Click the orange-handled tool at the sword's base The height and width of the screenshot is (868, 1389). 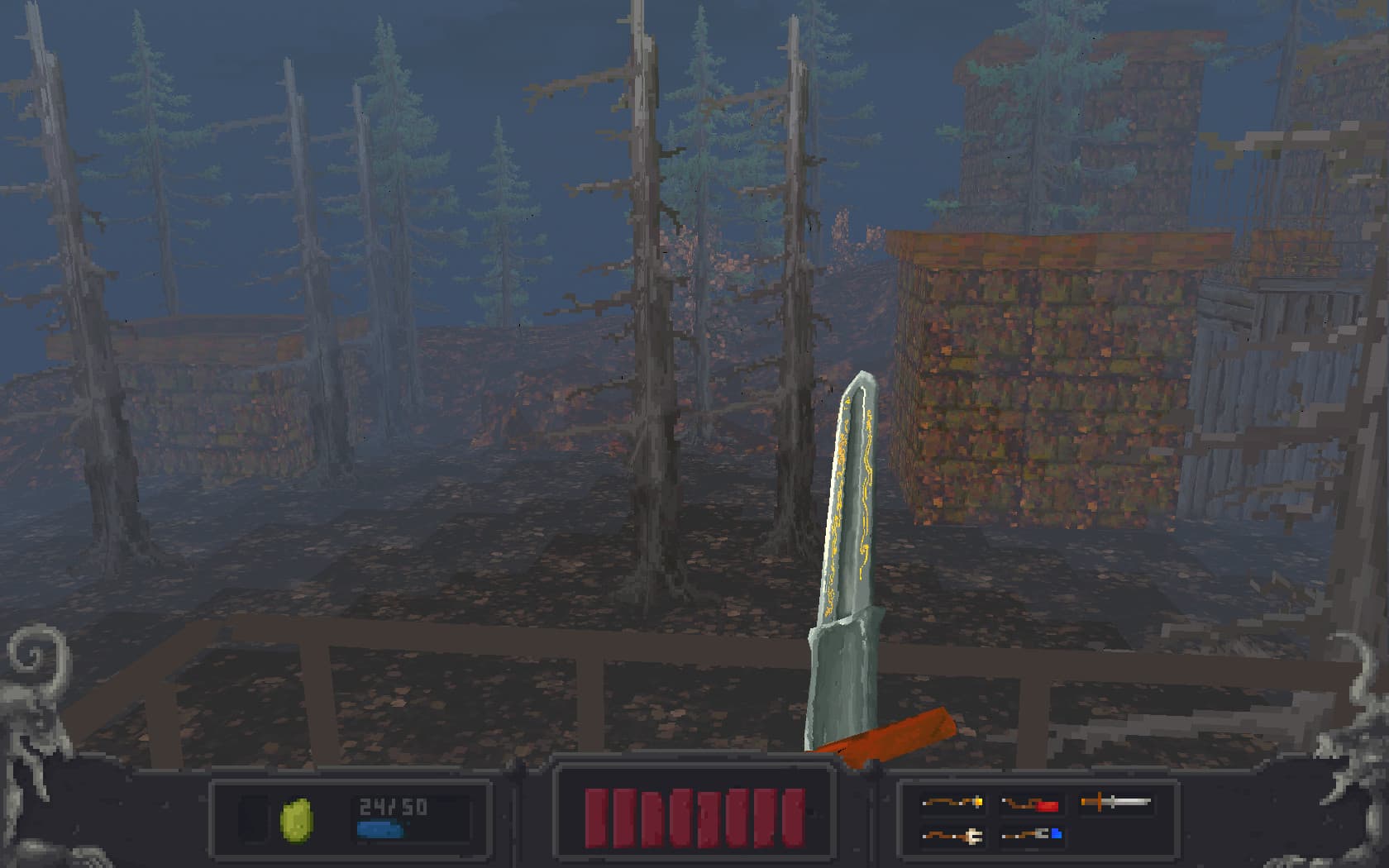901,736
